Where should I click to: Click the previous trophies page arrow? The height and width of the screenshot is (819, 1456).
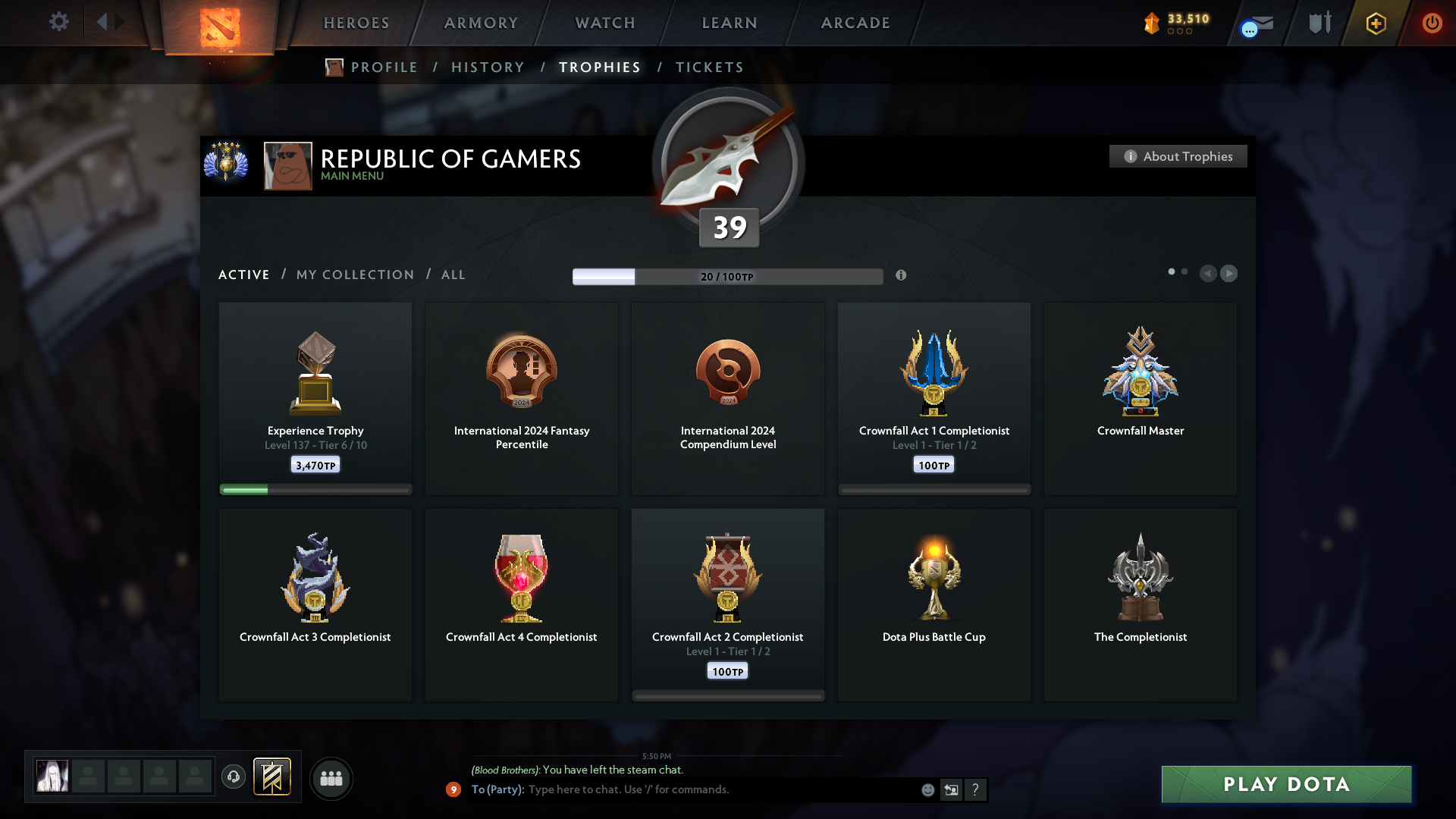pyautogui.click(x=1209, y=274)
